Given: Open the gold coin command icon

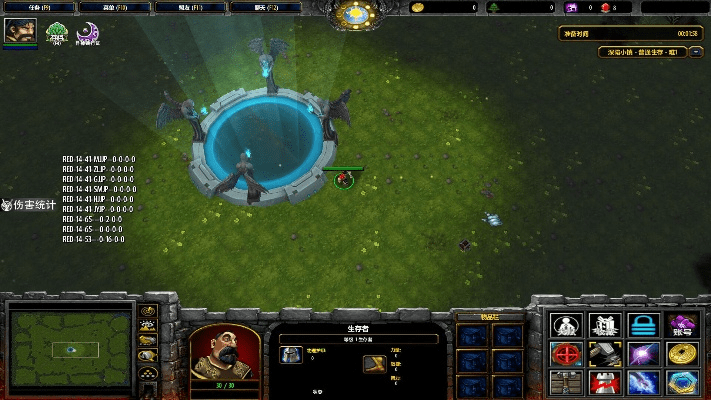Looking at the screenshot, I should click(682, 354).
